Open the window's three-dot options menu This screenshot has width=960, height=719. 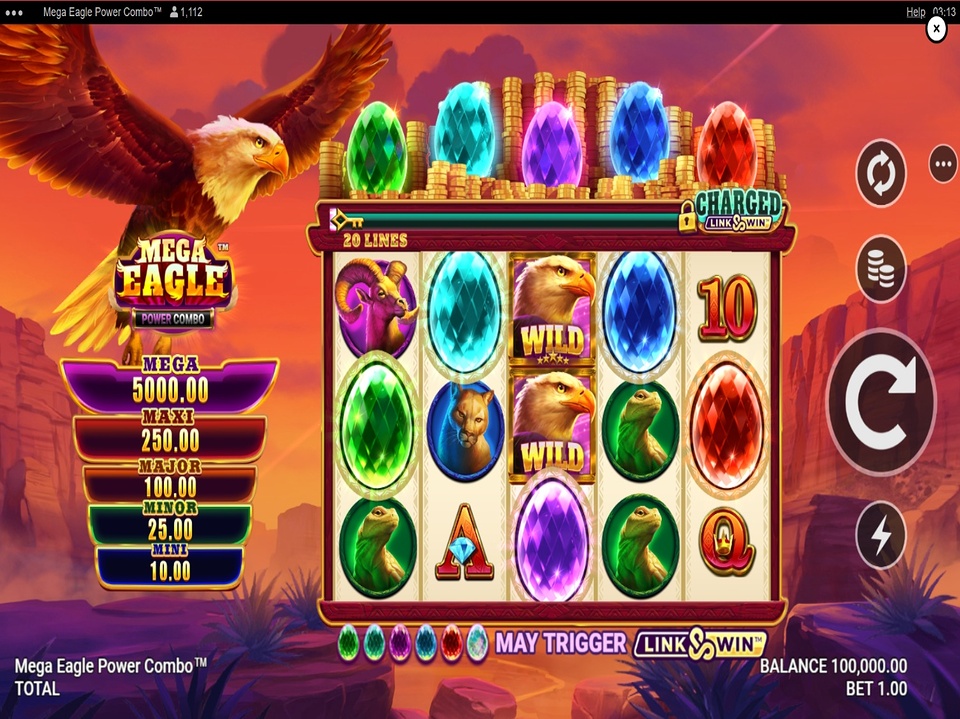[x=15, y=12]
